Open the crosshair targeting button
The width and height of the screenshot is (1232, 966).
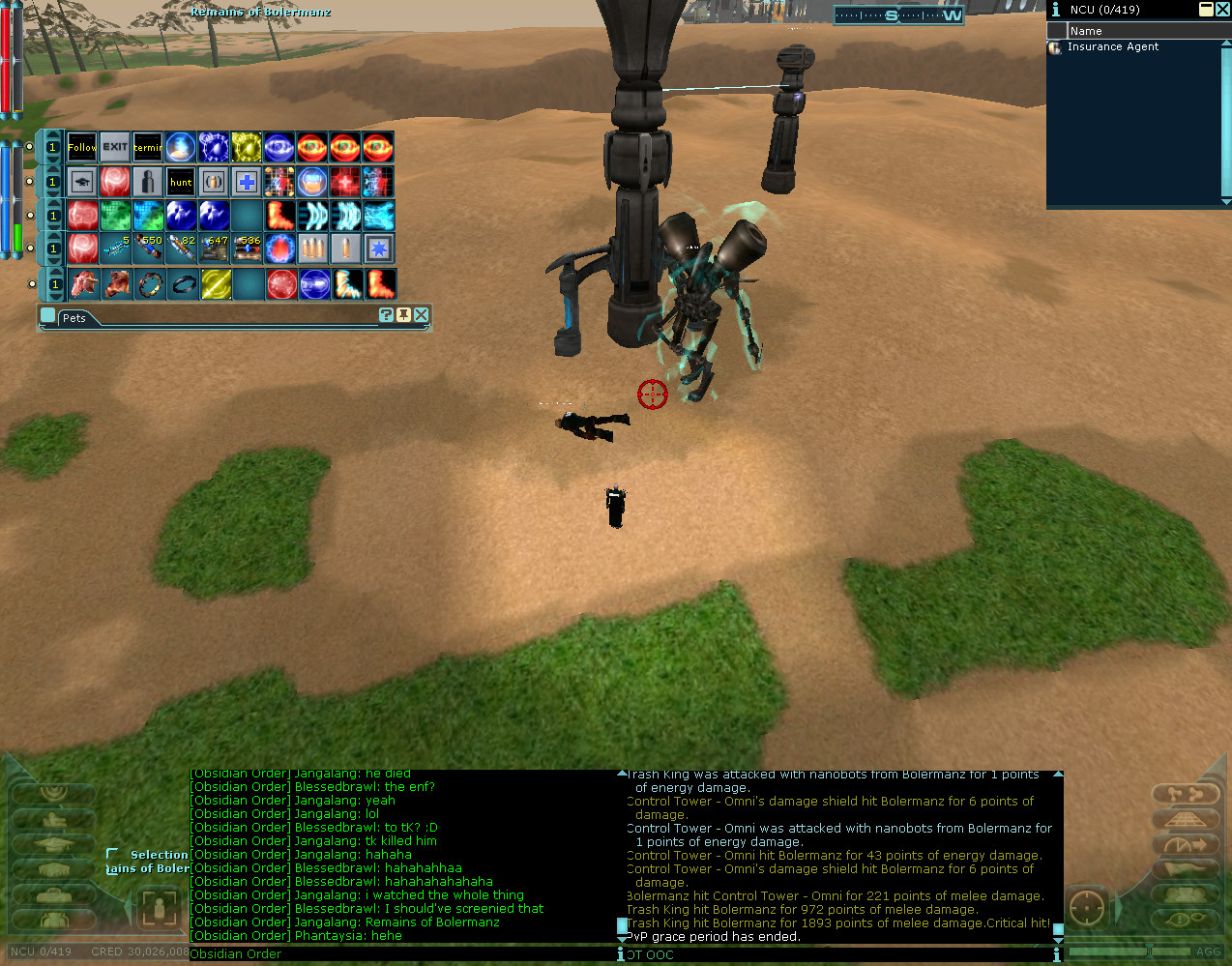coord(1088,909)
